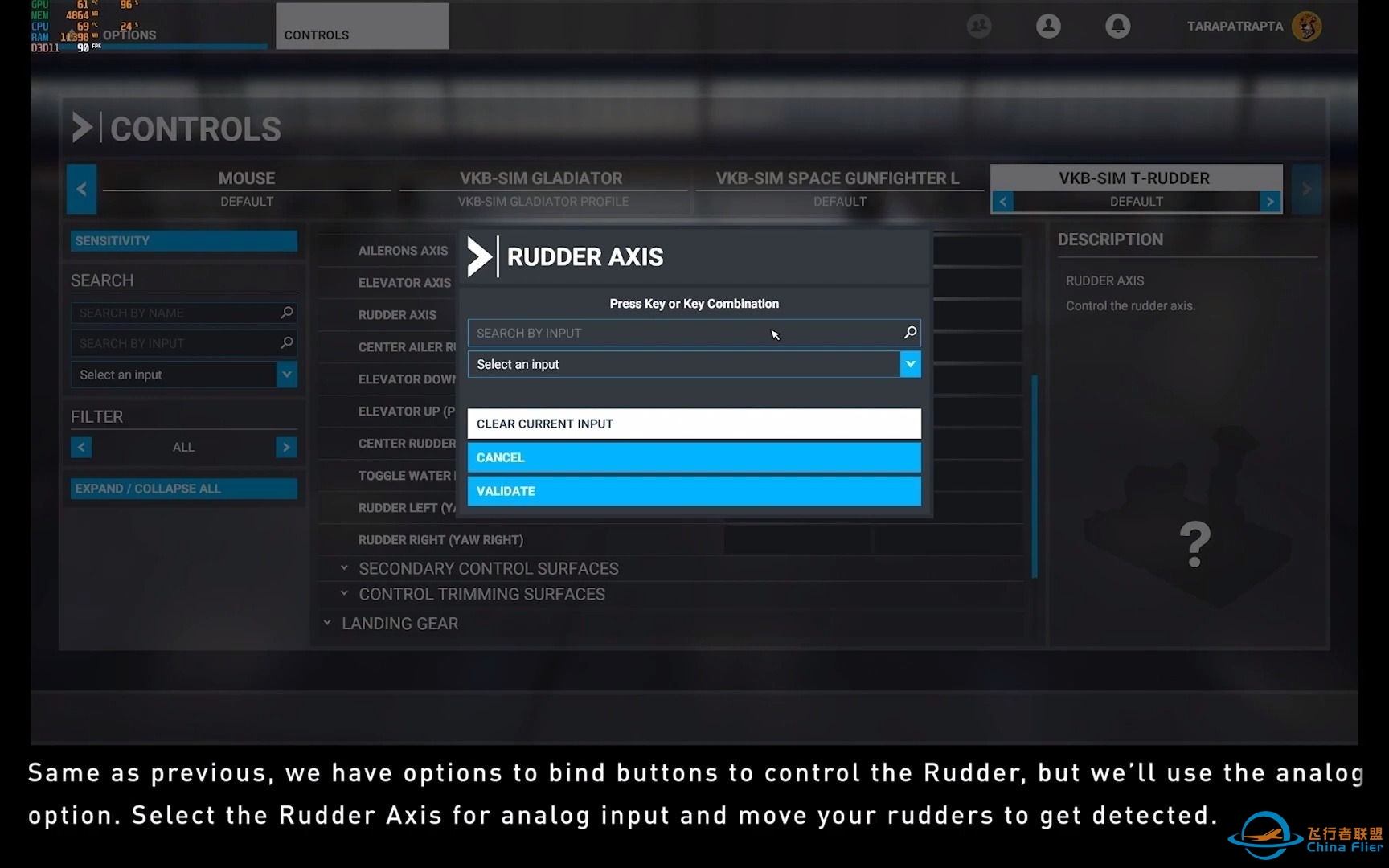The width and height of the screenshot is (1389, 868).
Task: Cancel the Rudder Axis binding dialog
Action: coord(694,457)
